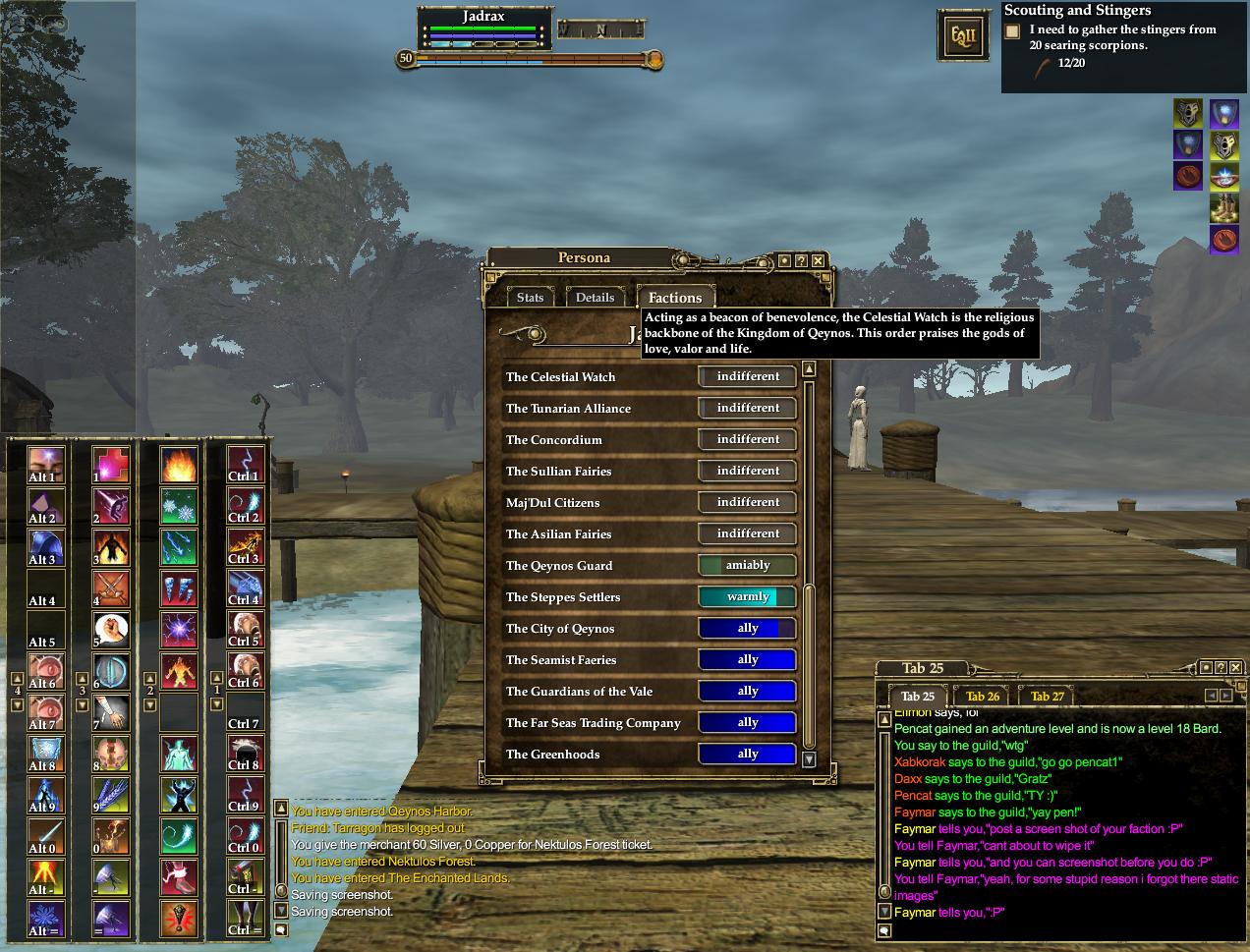This screenshot has width=1250, height=952.
Task: Switch to the Stats tab
Action: tap(530, 298)
